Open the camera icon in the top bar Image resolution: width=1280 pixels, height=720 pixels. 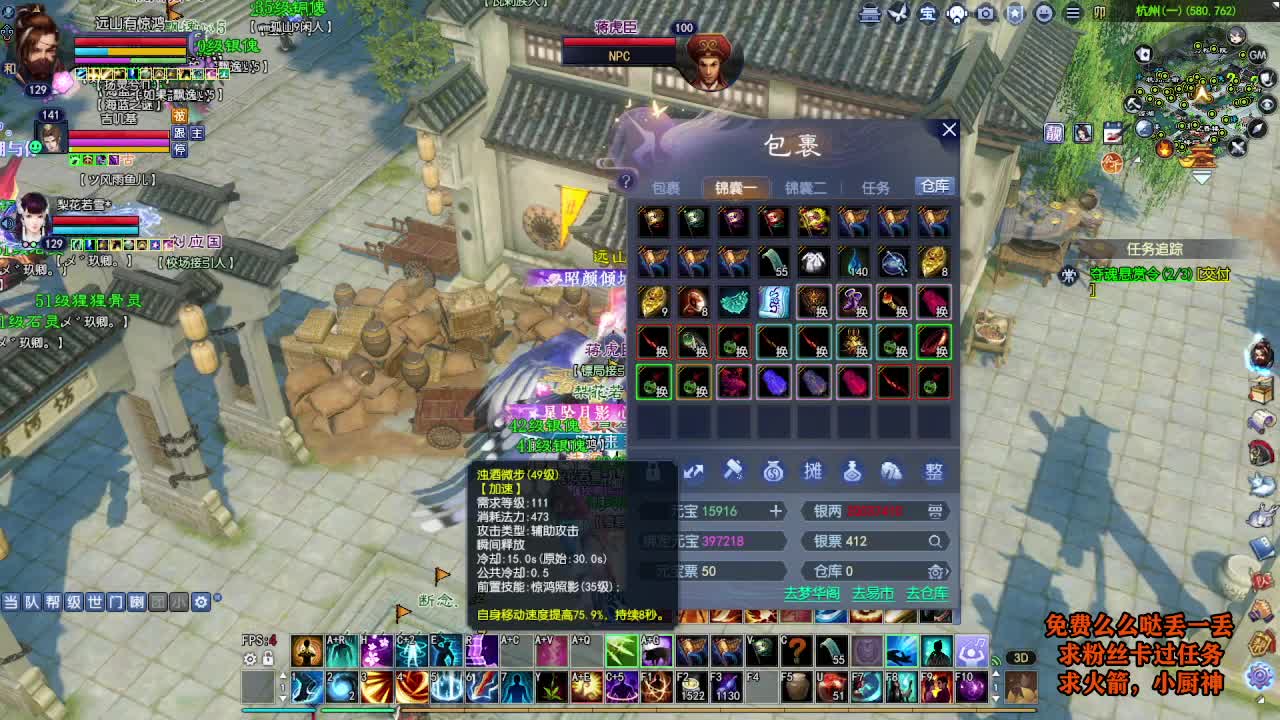(x=985, y=12)
